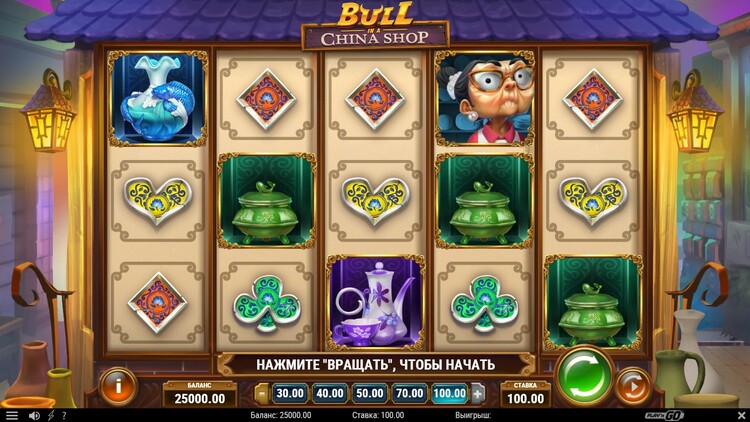
Task: Start autoplay with the orange play button
Action: click(631, 386)
